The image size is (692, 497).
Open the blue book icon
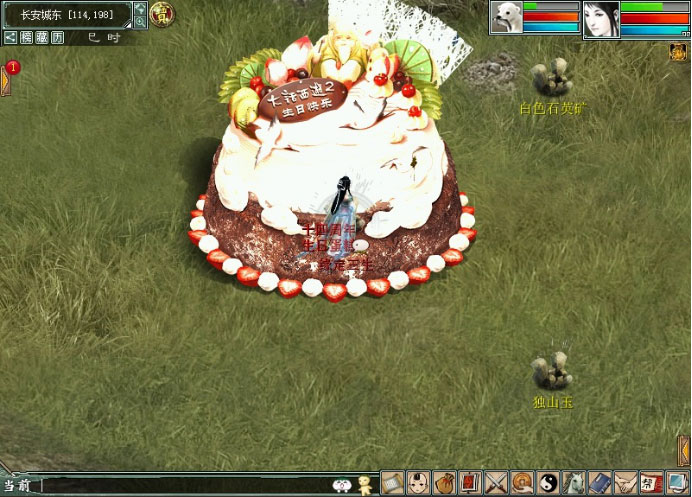coord(600,482)
